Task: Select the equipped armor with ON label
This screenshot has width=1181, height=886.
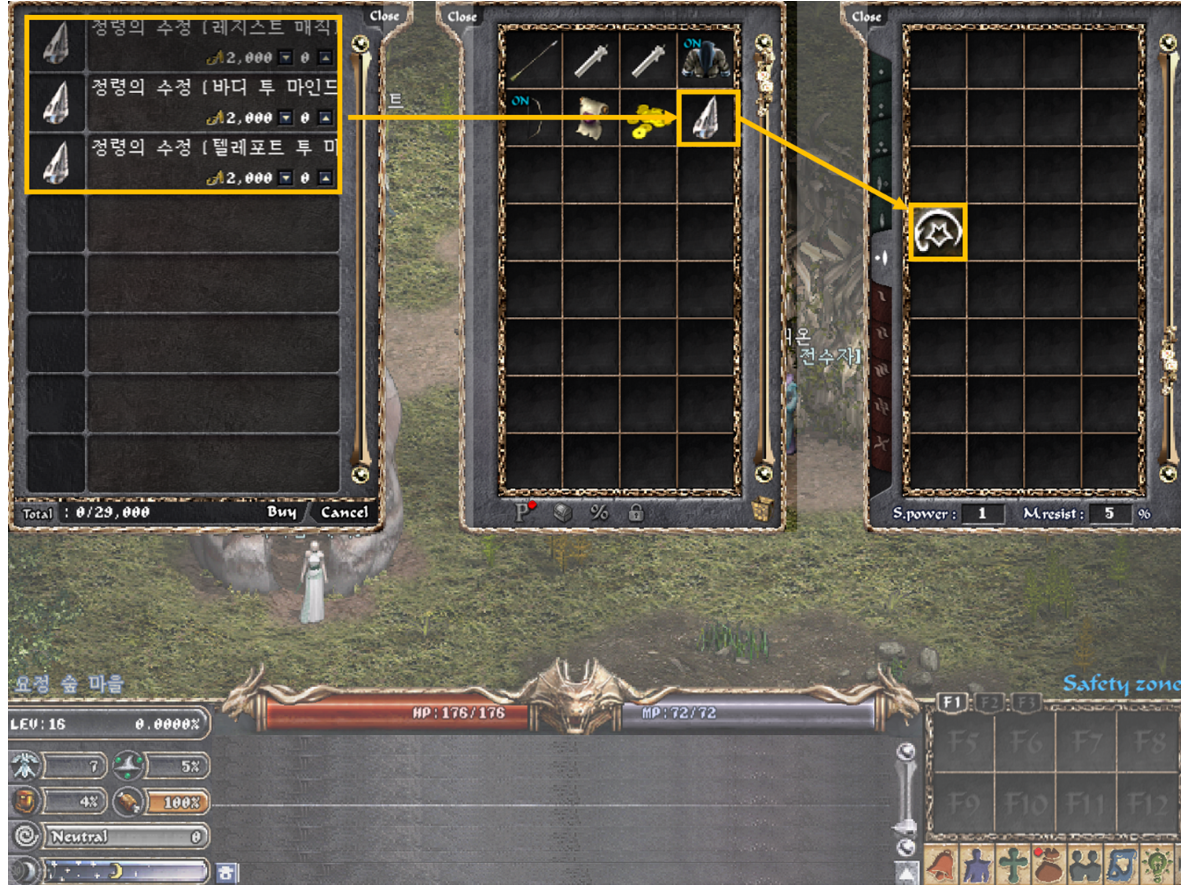Action: [707, 60]
